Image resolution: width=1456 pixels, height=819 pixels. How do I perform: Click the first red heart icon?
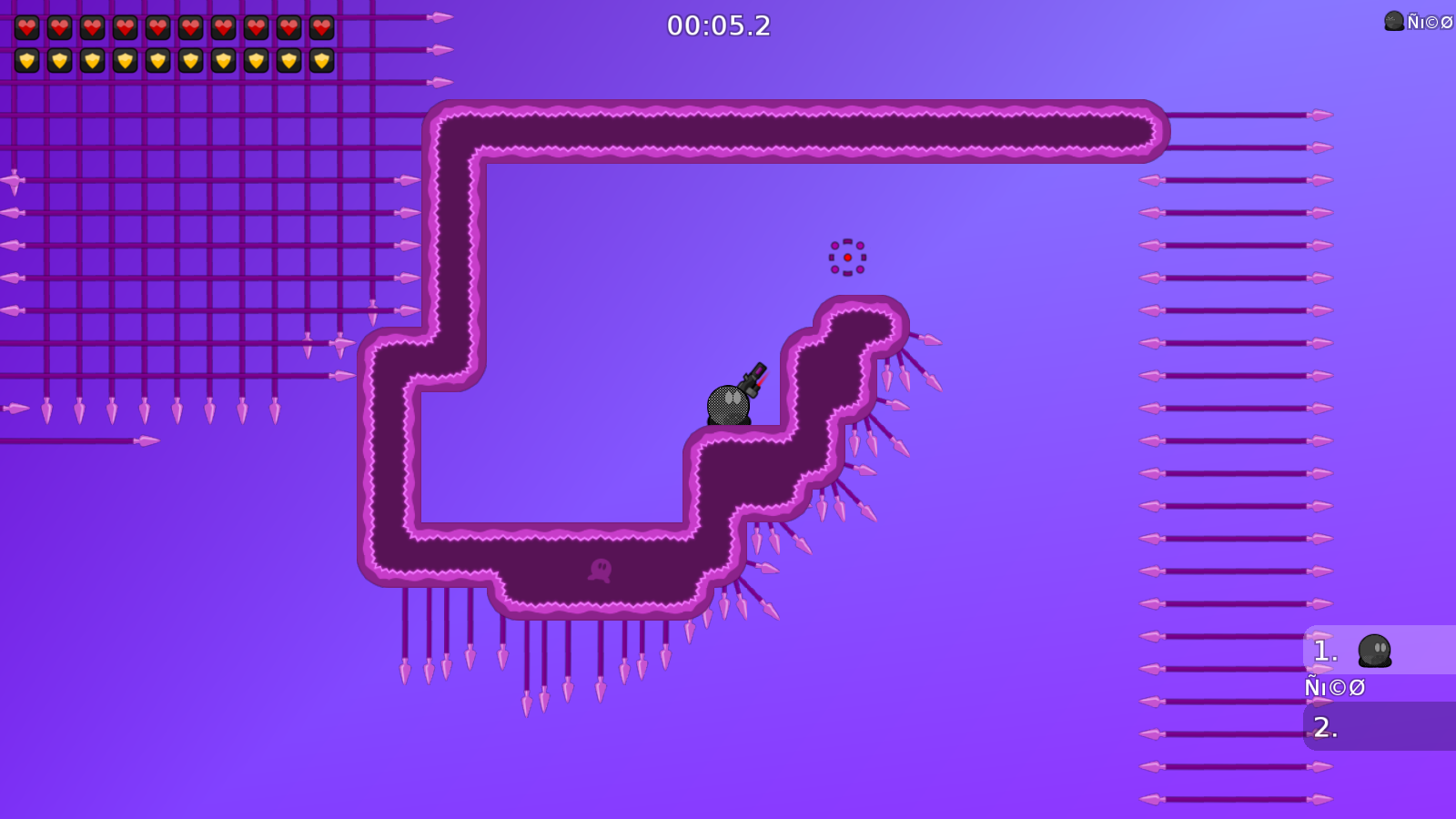click(26, 26)
